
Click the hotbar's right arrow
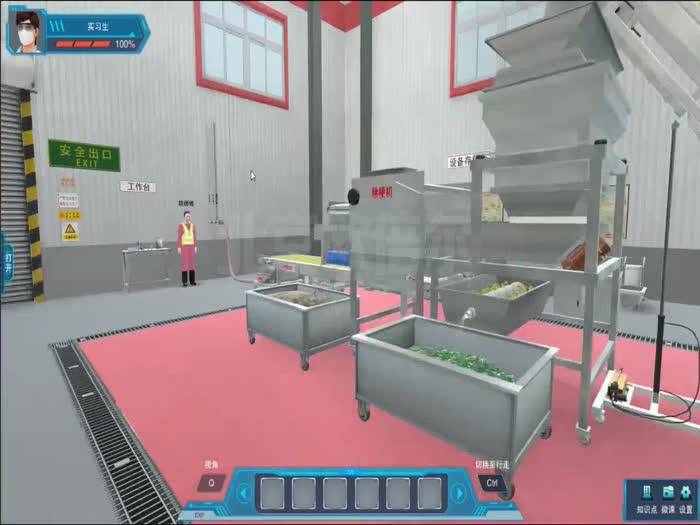click(459, 493)
